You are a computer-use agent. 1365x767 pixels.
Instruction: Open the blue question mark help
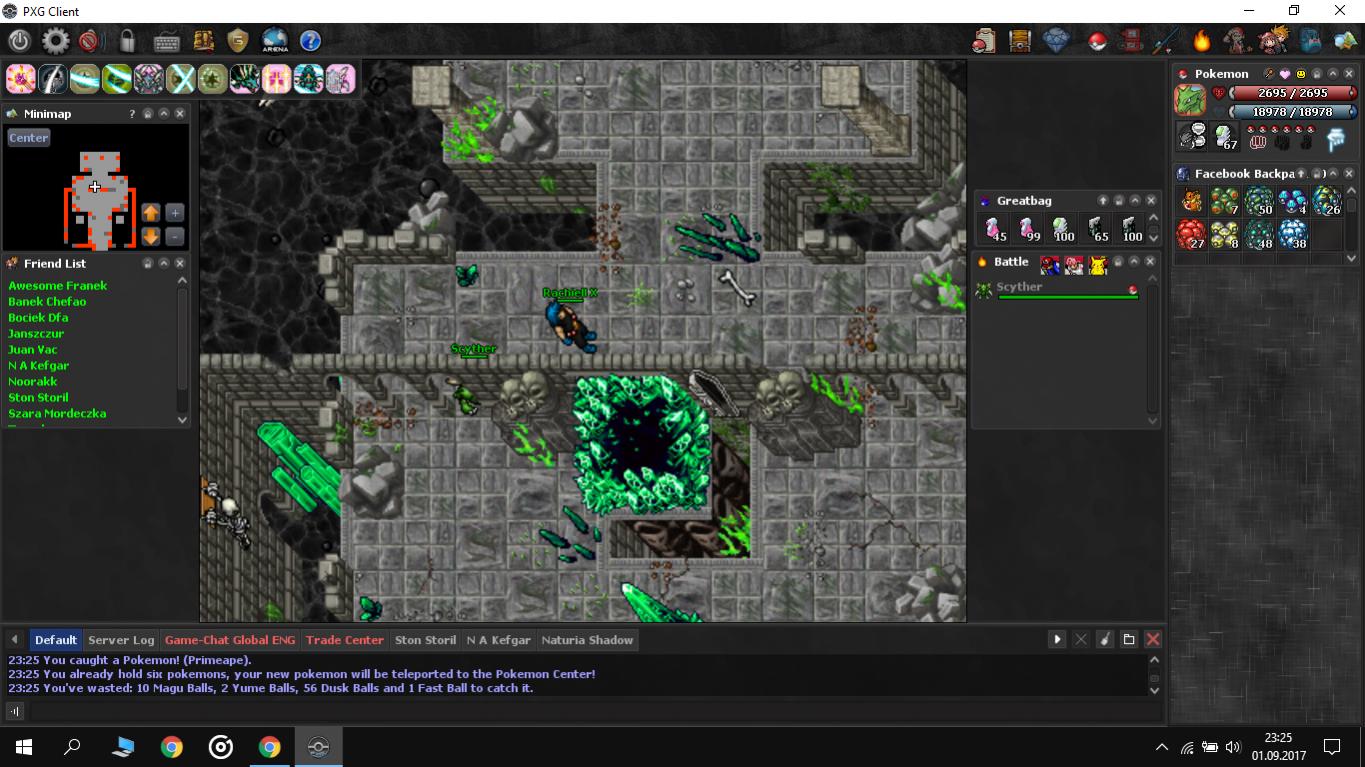310,41
